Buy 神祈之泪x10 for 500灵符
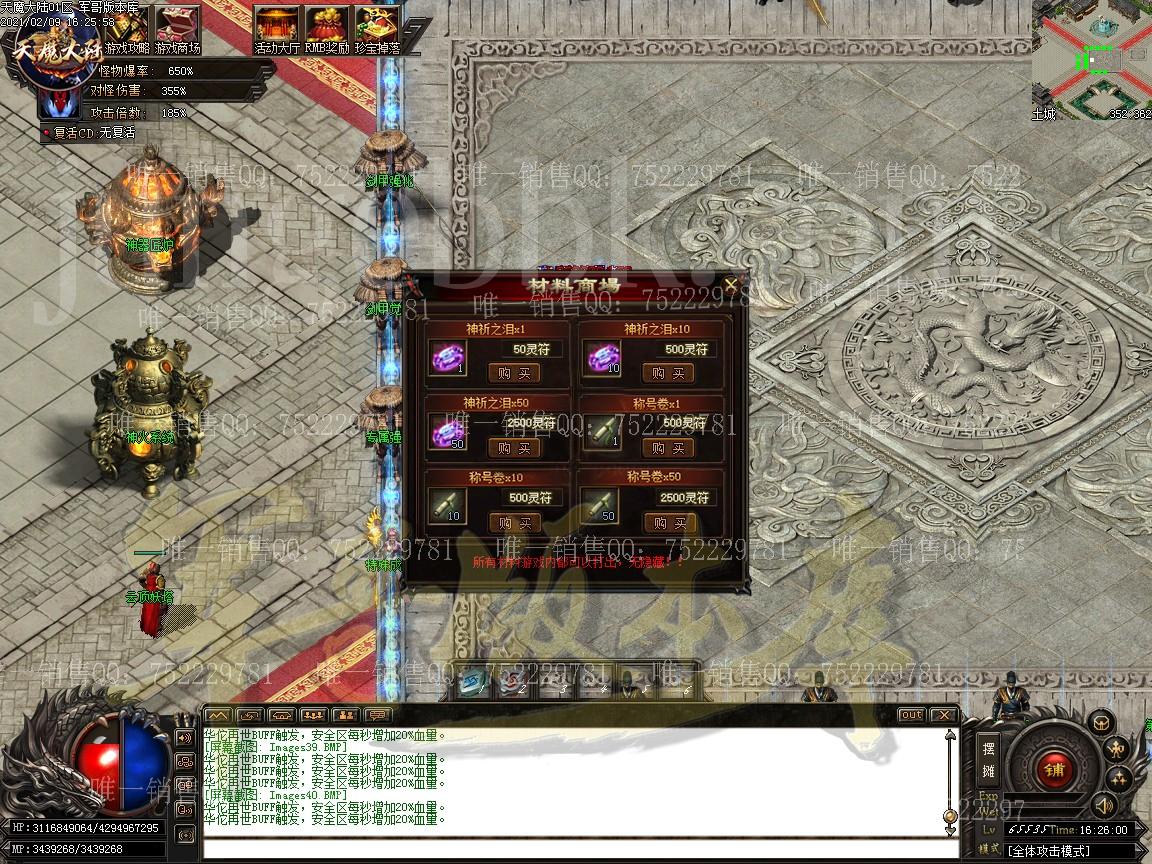The width and height of the screenshot is (1152, 864). click(x=667, y=373)
